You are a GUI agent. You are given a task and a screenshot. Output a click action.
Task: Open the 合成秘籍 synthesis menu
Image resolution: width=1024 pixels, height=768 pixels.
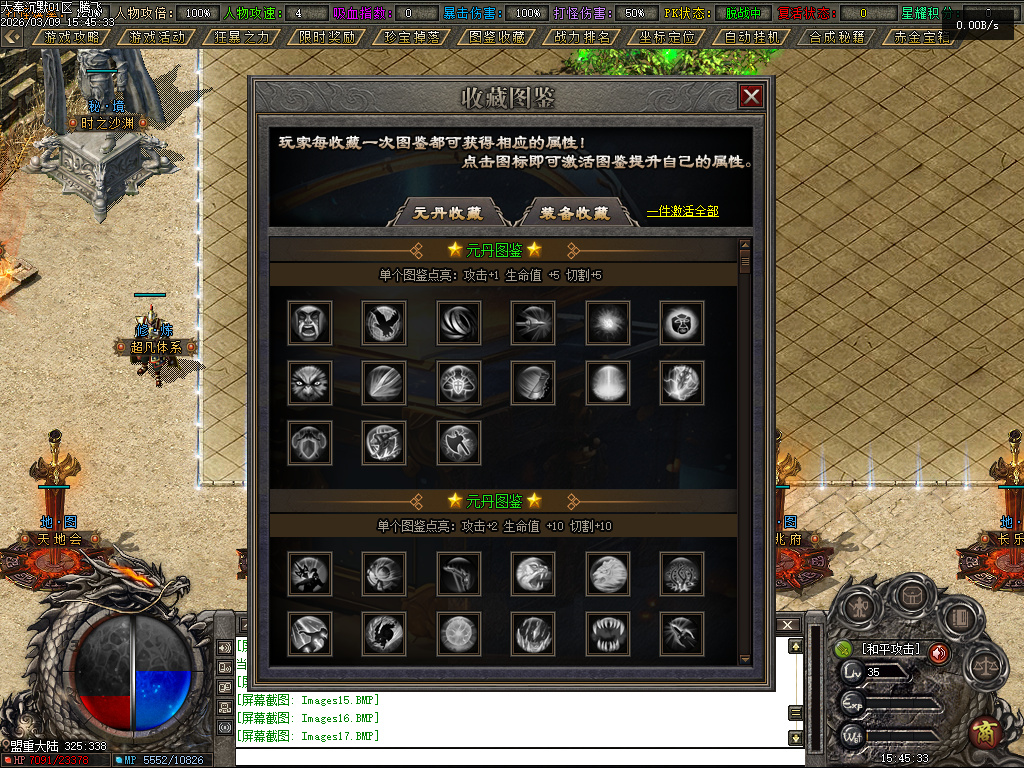837,37
